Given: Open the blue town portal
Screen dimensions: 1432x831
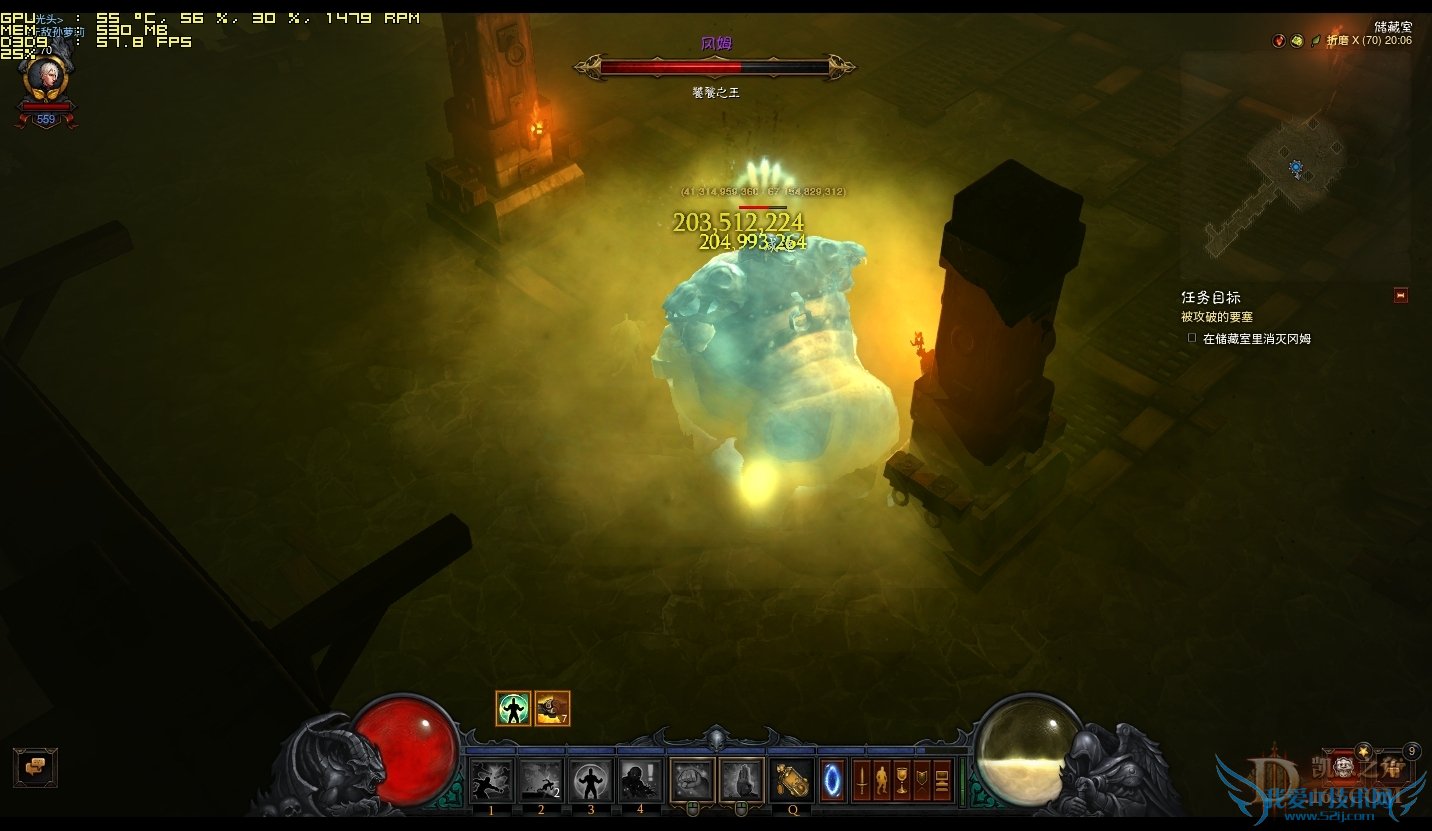Looking at the screenshot, I should point(833,781).
